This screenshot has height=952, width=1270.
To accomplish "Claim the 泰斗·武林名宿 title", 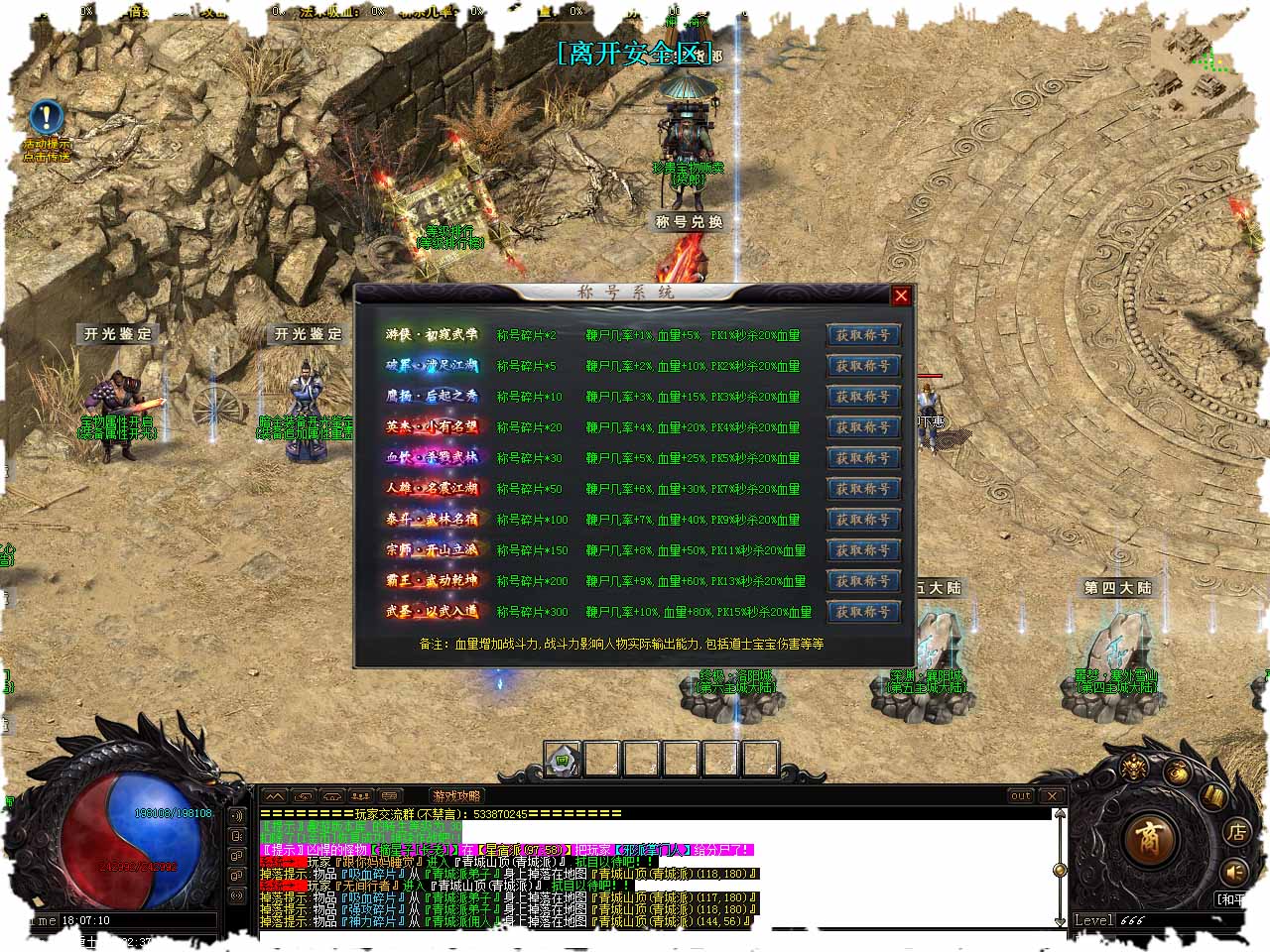I will (x=862, y=520).
